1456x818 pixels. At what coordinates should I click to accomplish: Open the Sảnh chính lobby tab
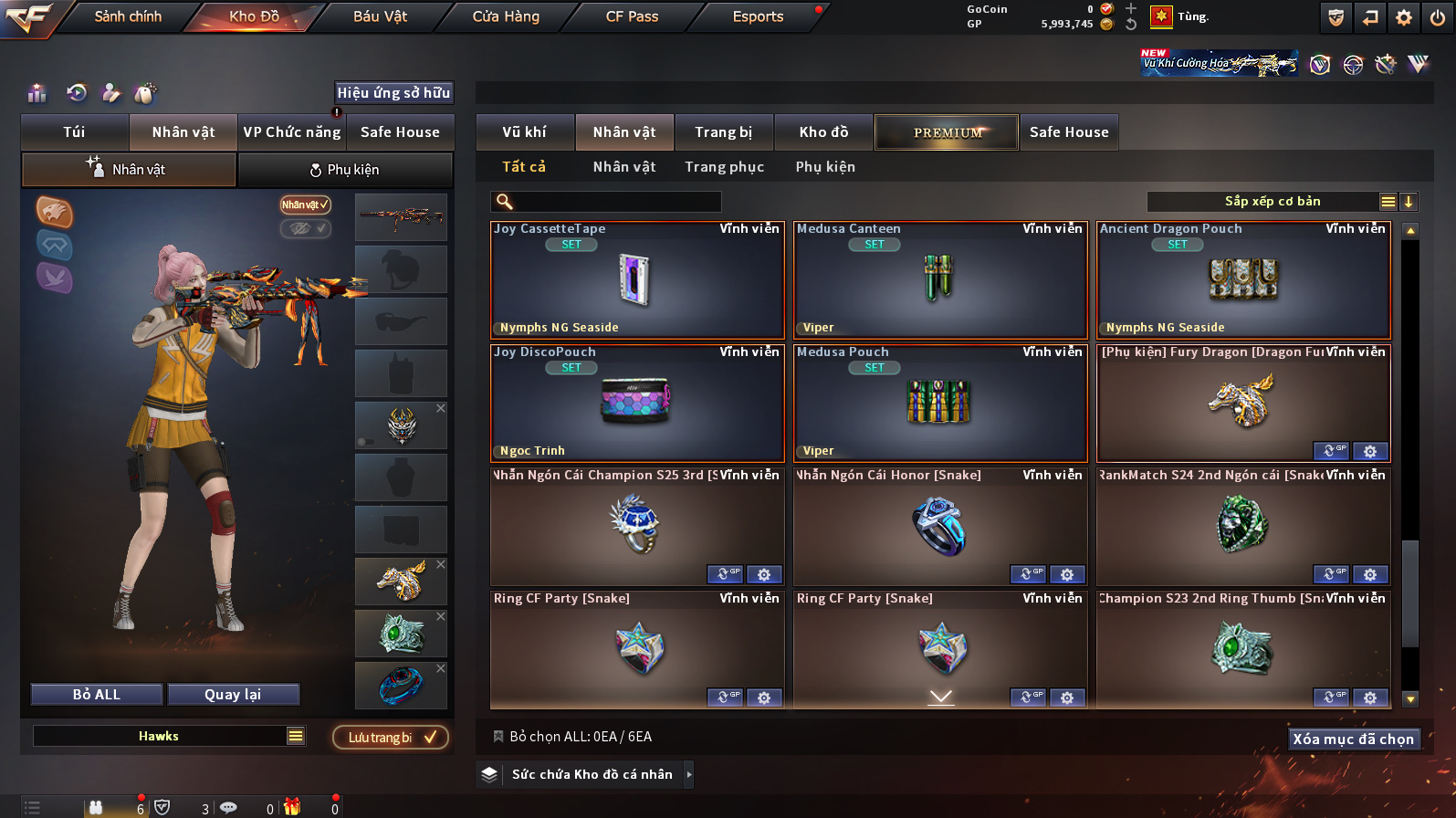pos(128,16)
